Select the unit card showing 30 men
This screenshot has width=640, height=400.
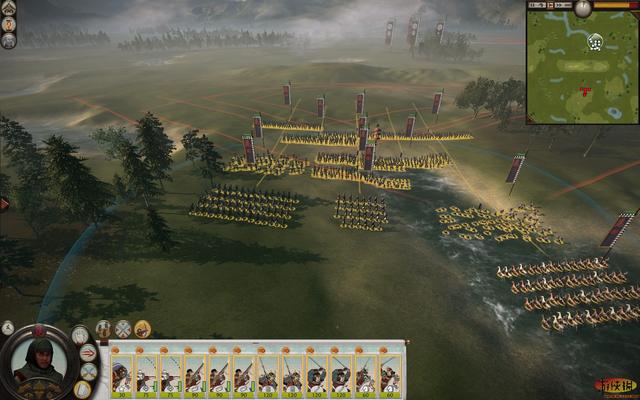[x=121, y=371]
